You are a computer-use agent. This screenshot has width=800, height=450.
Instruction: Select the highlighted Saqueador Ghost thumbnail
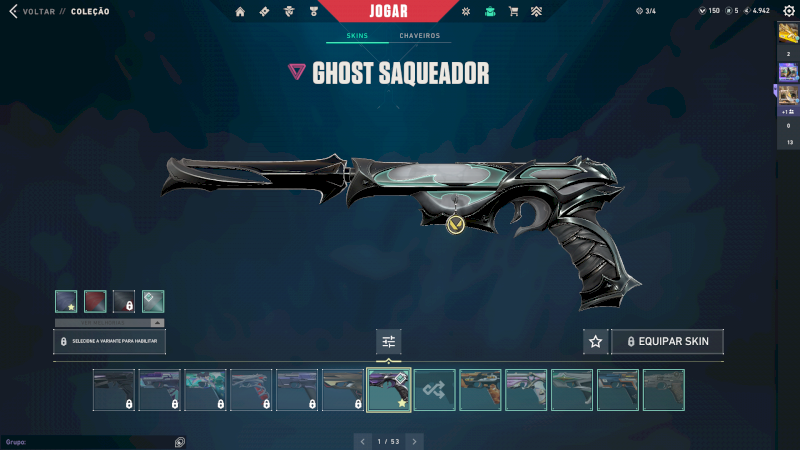pos(389,390)
